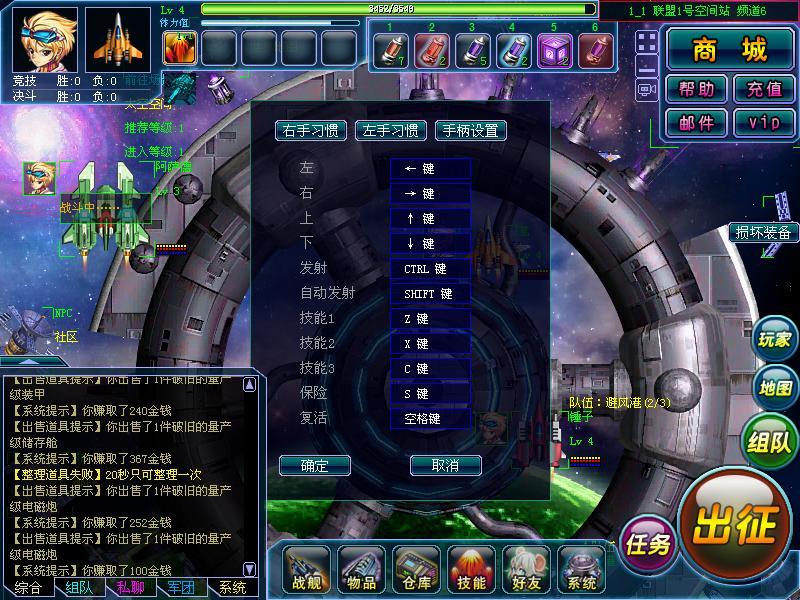
Task: Confirm key settings with 确定
Action: [314, 465]
